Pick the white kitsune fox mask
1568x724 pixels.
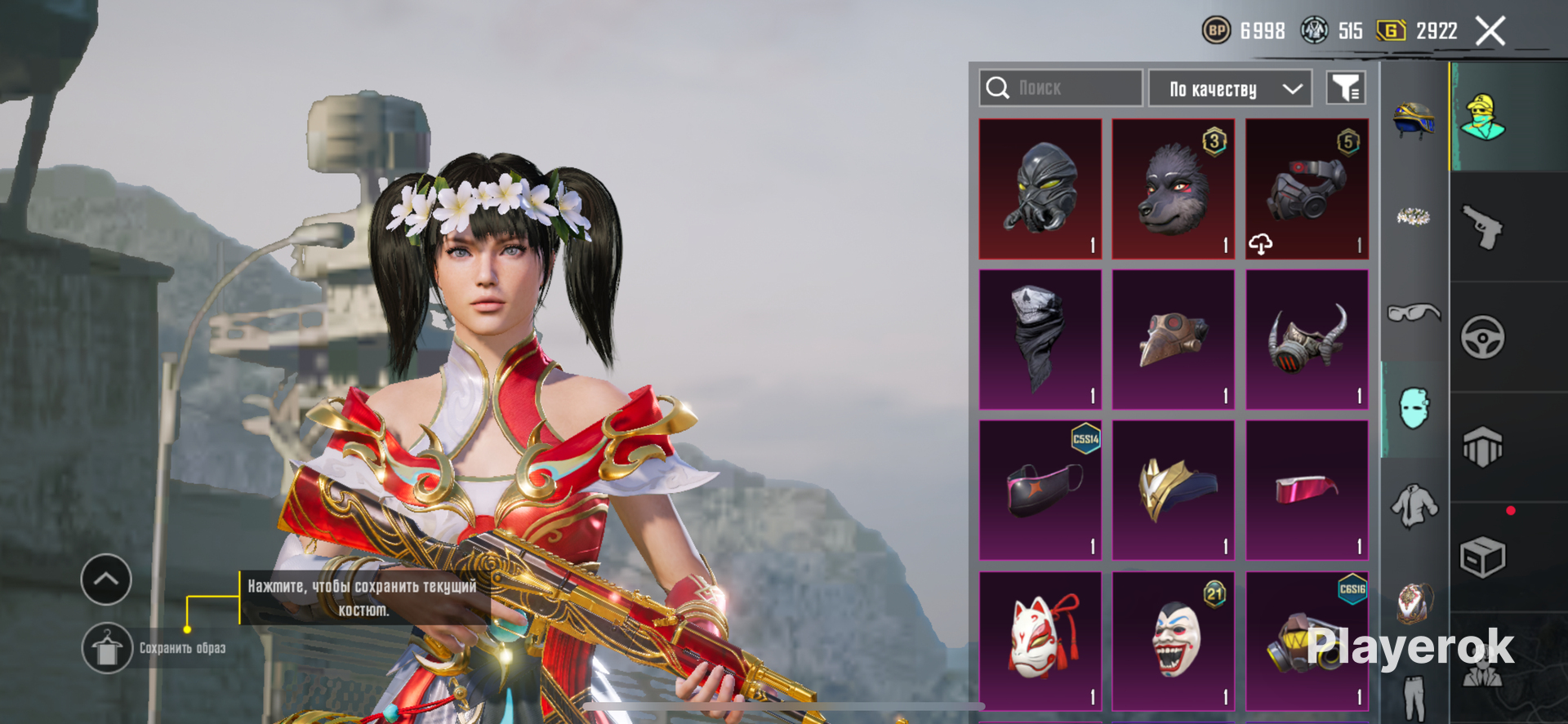coord(1040,642)
